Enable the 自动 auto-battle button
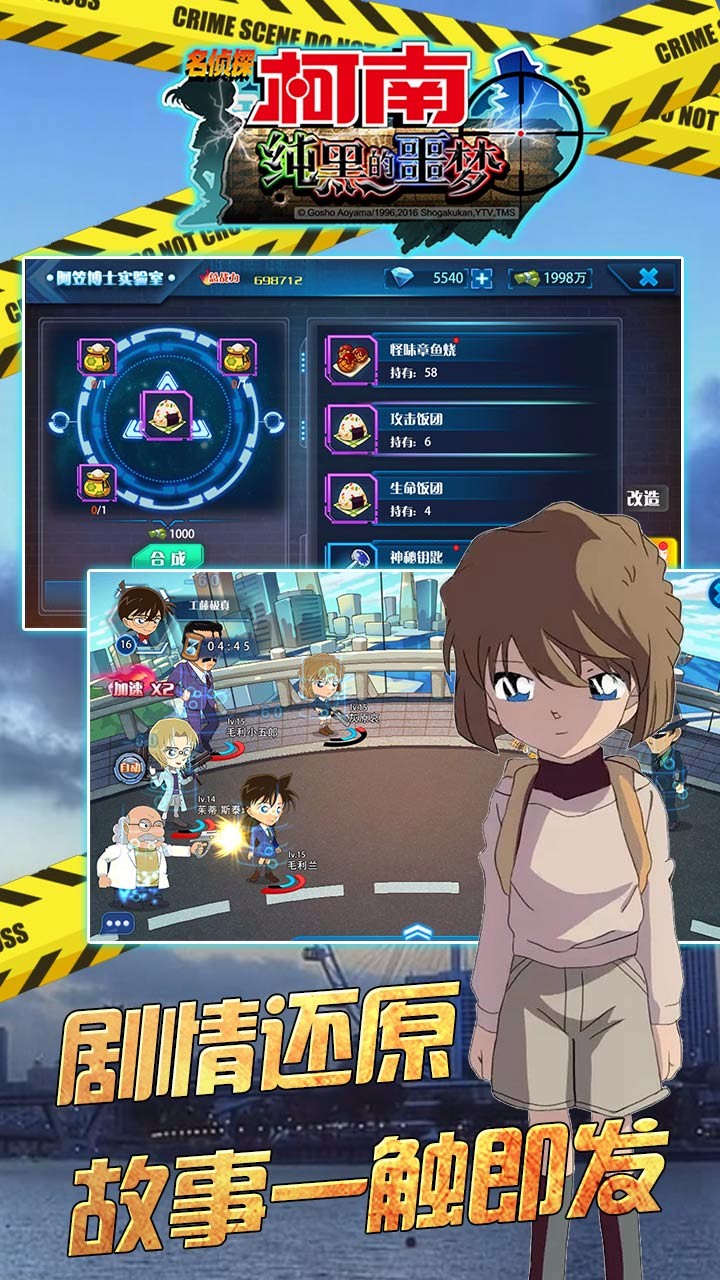Screen dimensions: 720x1280 (130, 769)
